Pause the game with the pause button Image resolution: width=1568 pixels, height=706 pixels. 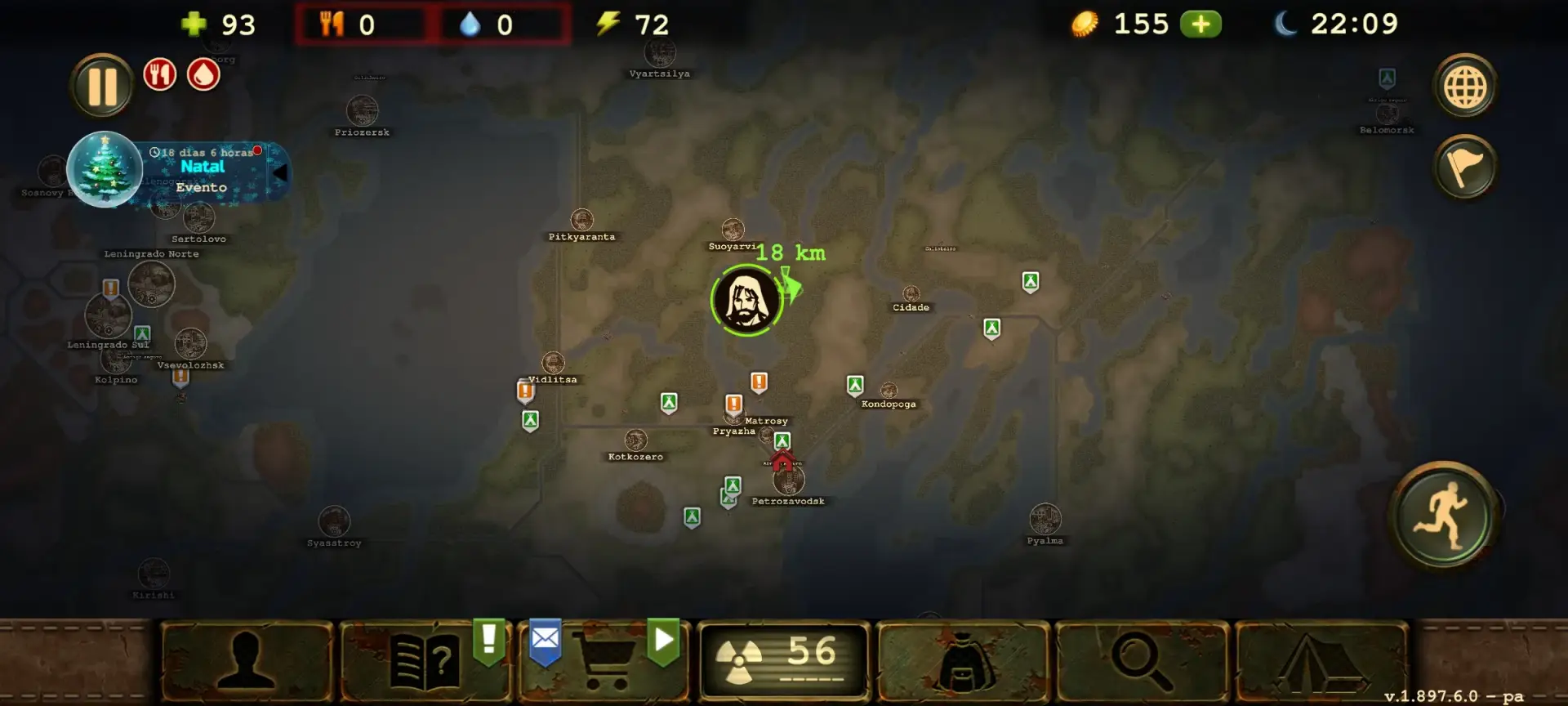click(101, 86)
